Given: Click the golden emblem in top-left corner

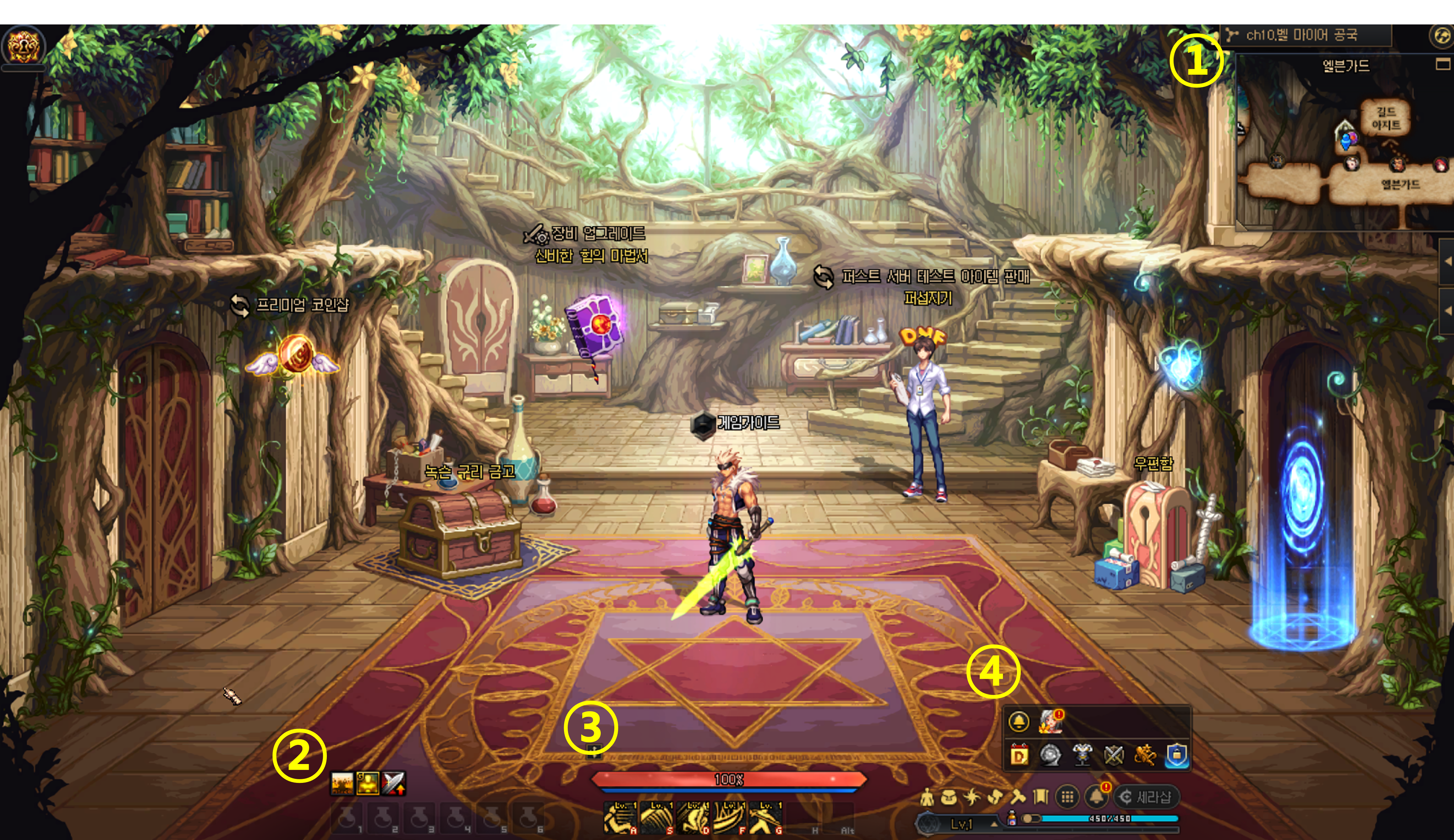Looking at the screenshot, I should coord(22,46).
